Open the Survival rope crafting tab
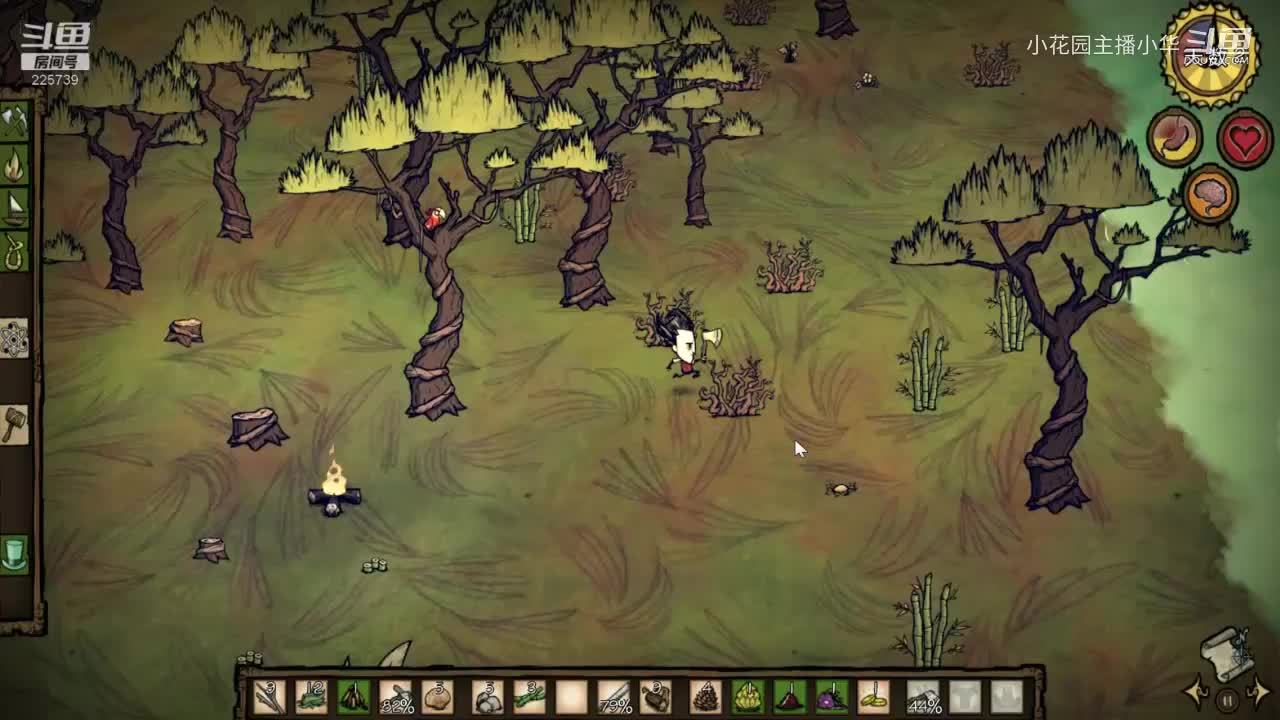This screenshot has width=1280, height=720. point(15,251)
